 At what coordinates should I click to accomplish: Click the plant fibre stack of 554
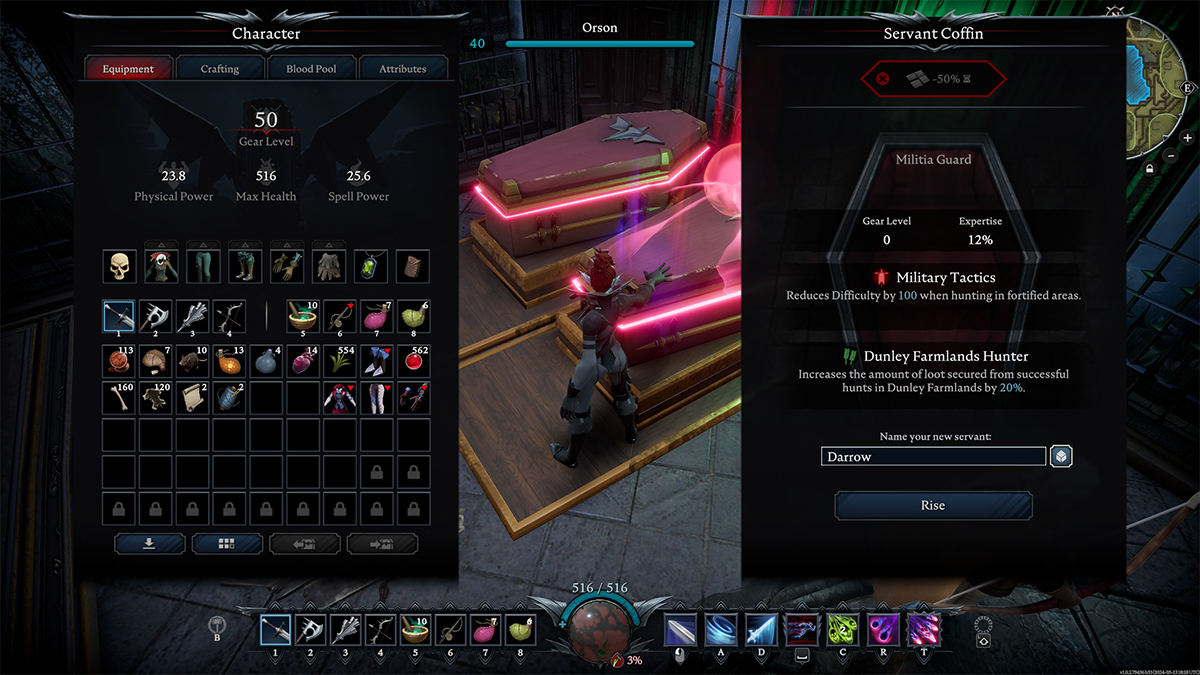pyautogui.click(x=340, y=361)
